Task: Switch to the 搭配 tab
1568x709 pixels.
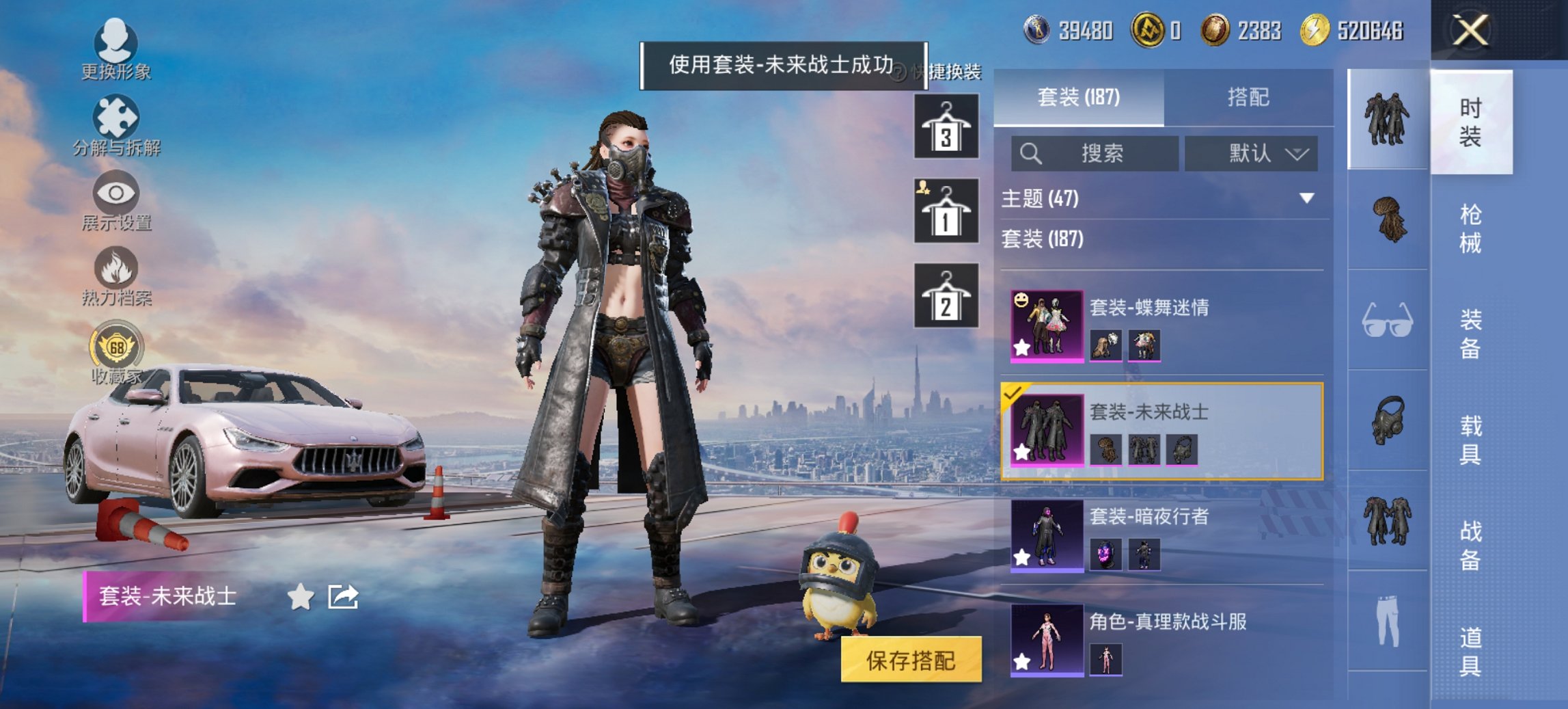Action: click(1250, 97)
